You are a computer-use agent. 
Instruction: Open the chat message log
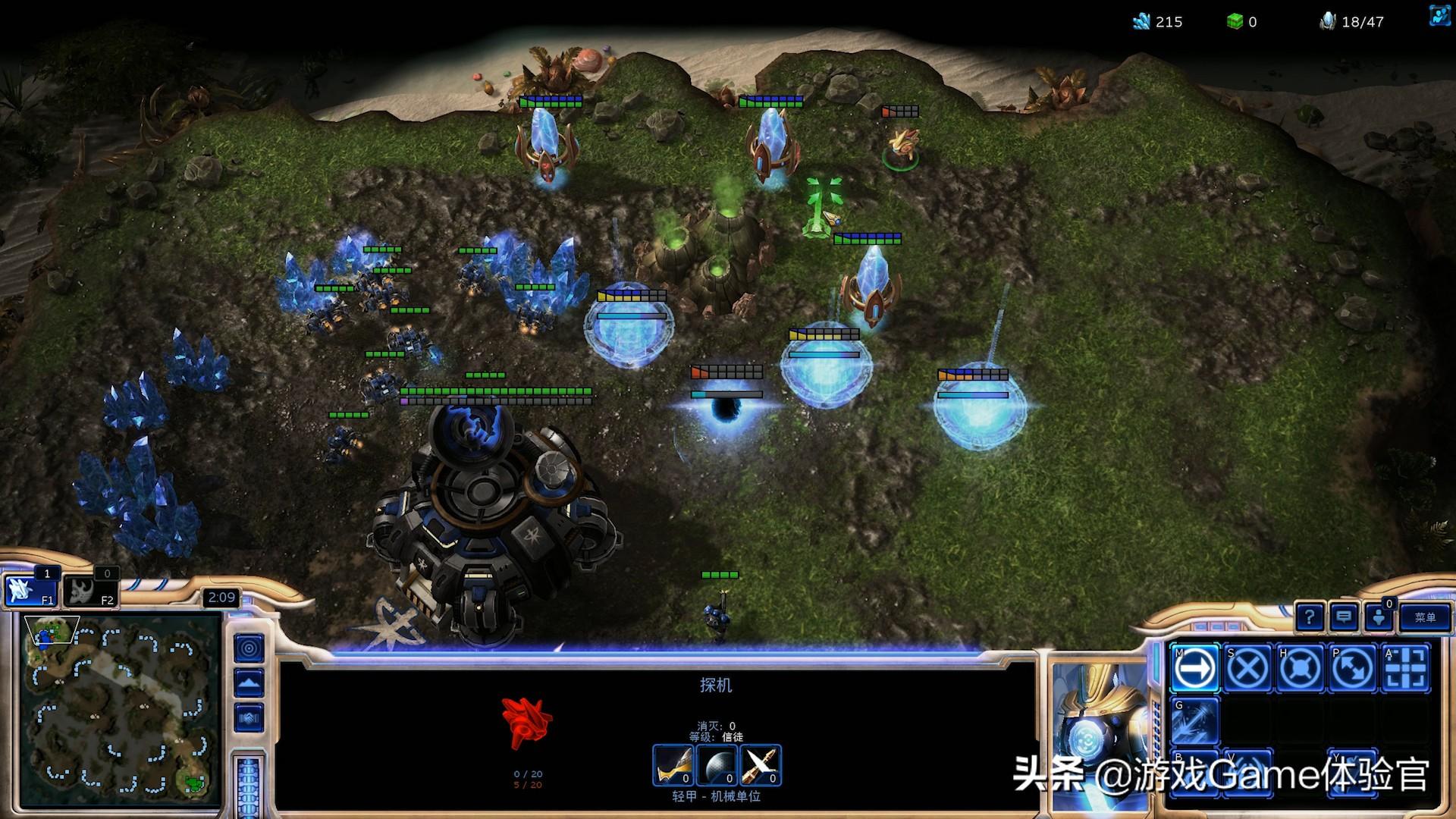point(1344,617)
